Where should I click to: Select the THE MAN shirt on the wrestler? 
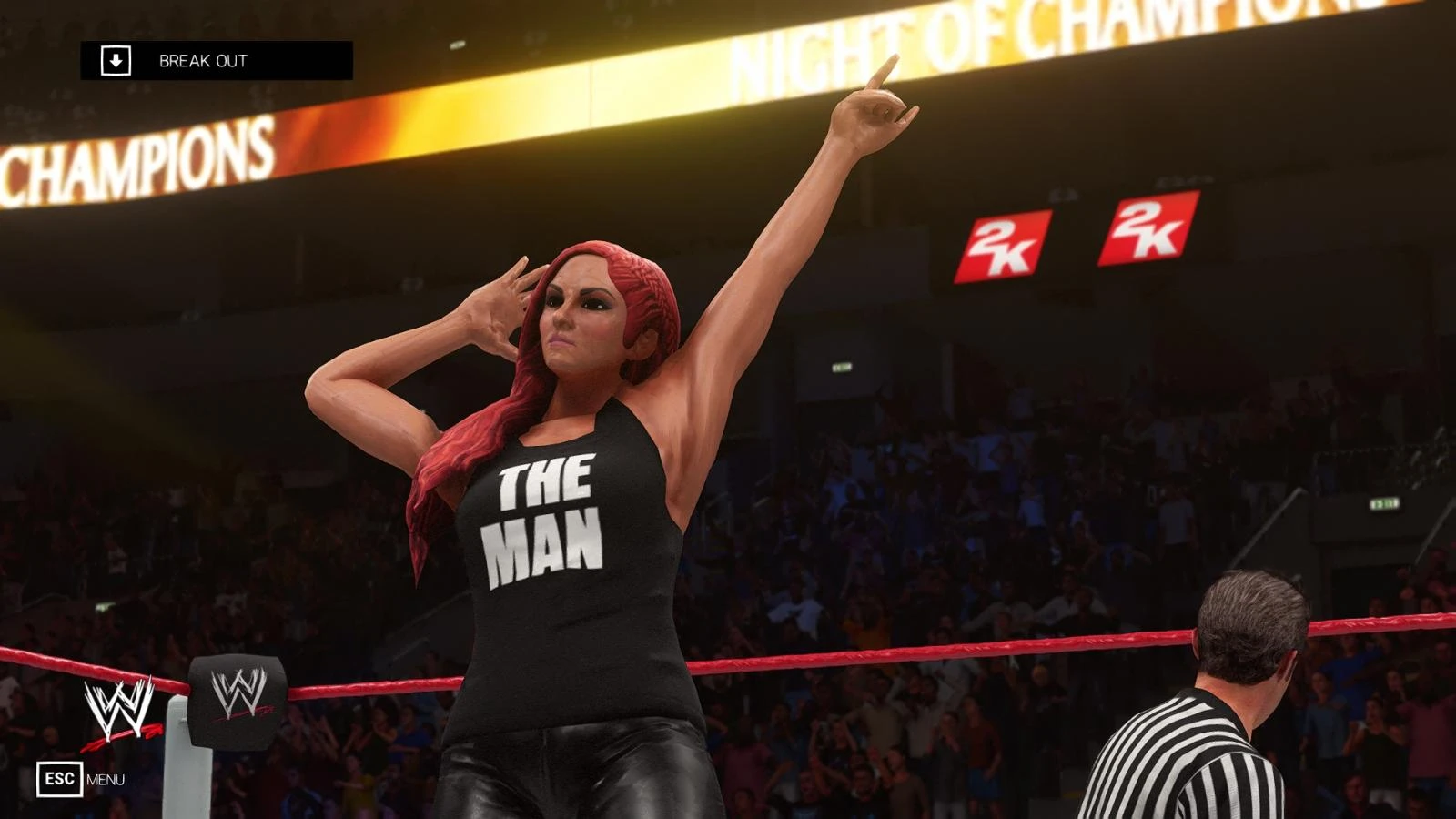(546, 519)
